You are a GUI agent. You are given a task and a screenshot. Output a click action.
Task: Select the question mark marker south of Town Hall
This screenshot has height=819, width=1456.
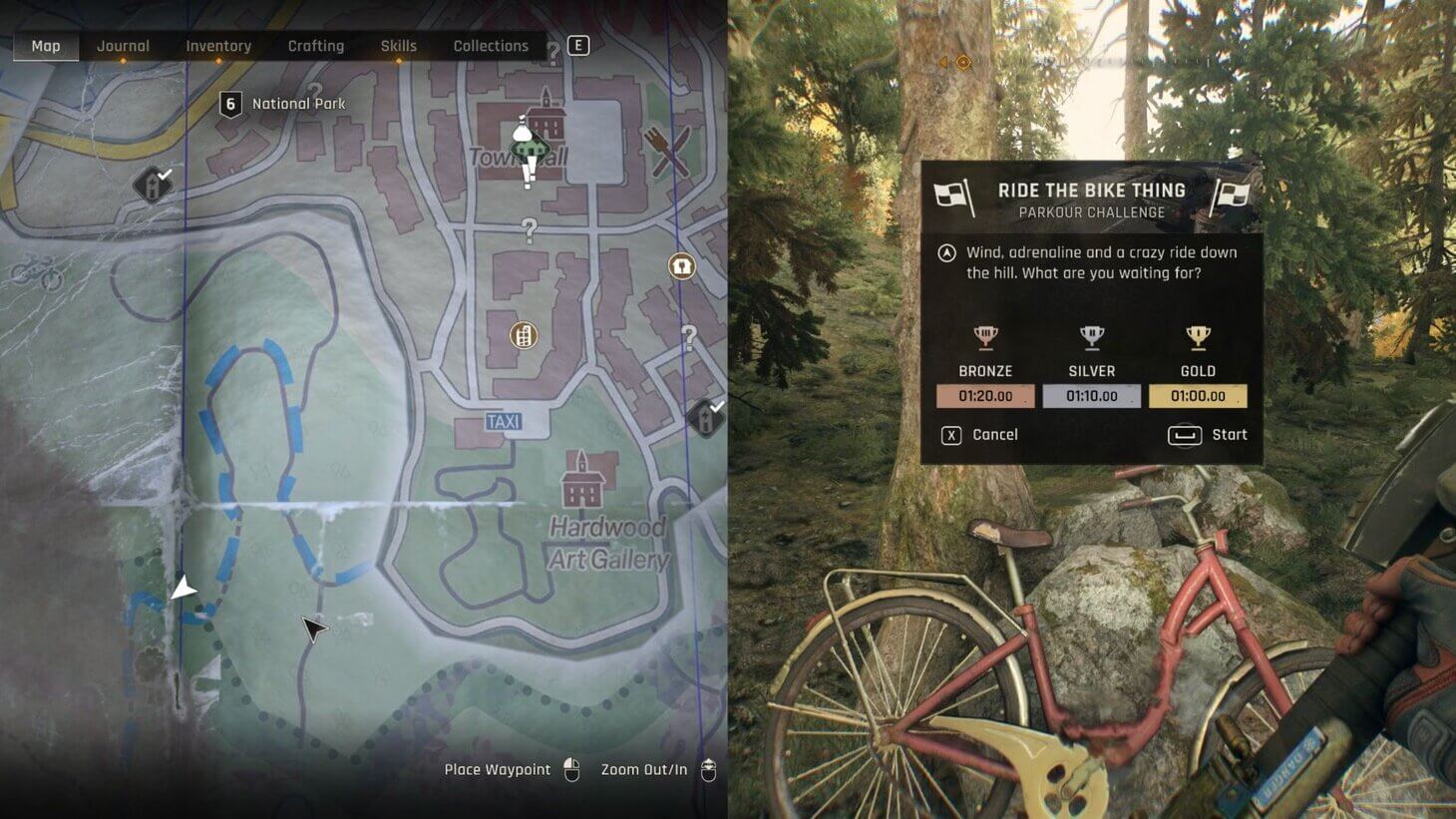[530, 231]
